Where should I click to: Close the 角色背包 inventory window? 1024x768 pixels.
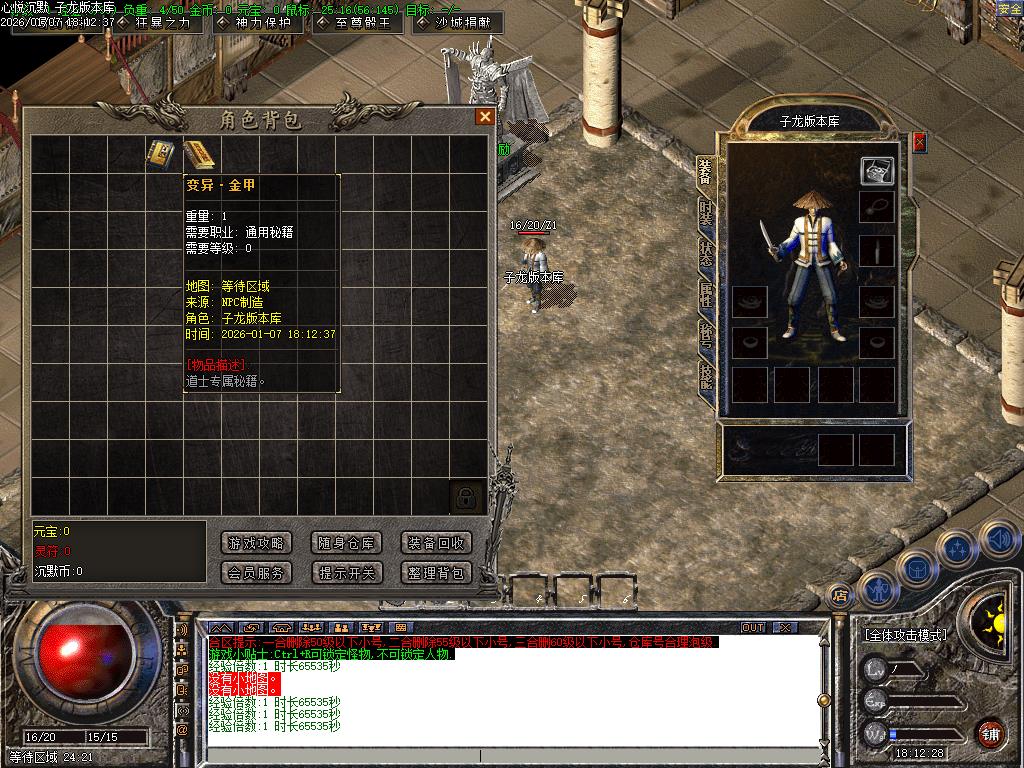(485, 117)
